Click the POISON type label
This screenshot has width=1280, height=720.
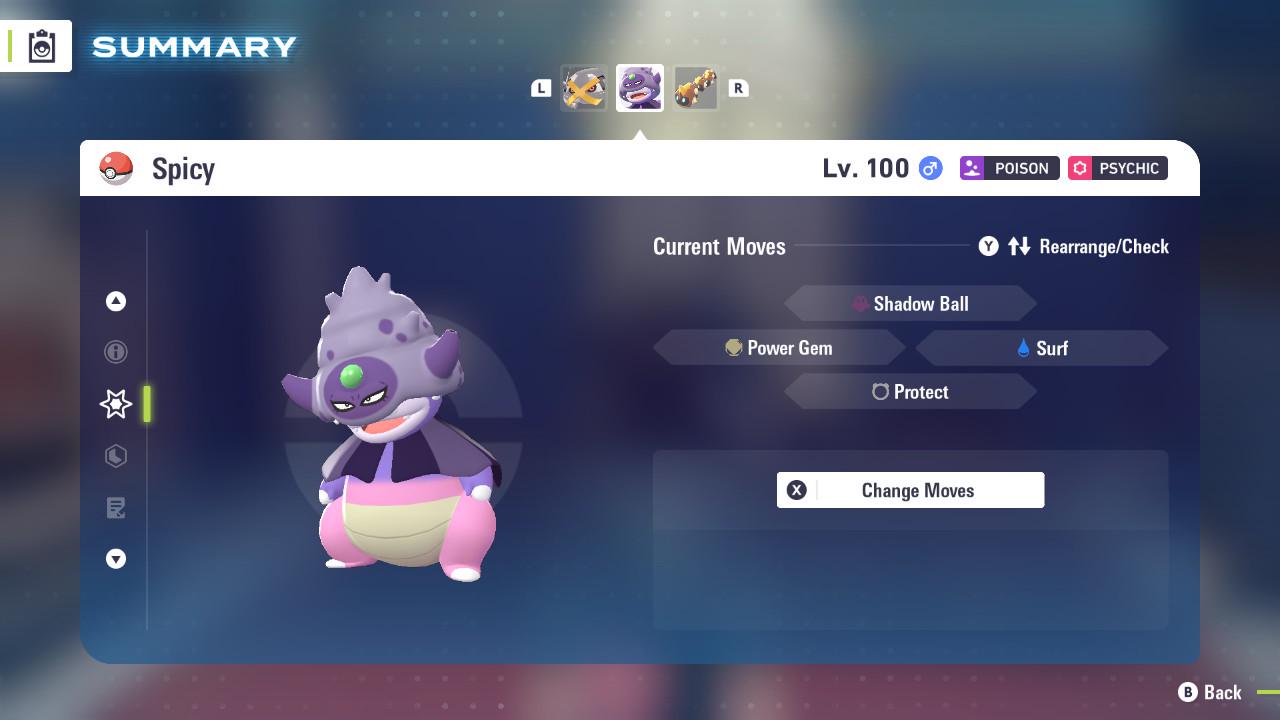pyautogui.click(x=1009, y=168)
